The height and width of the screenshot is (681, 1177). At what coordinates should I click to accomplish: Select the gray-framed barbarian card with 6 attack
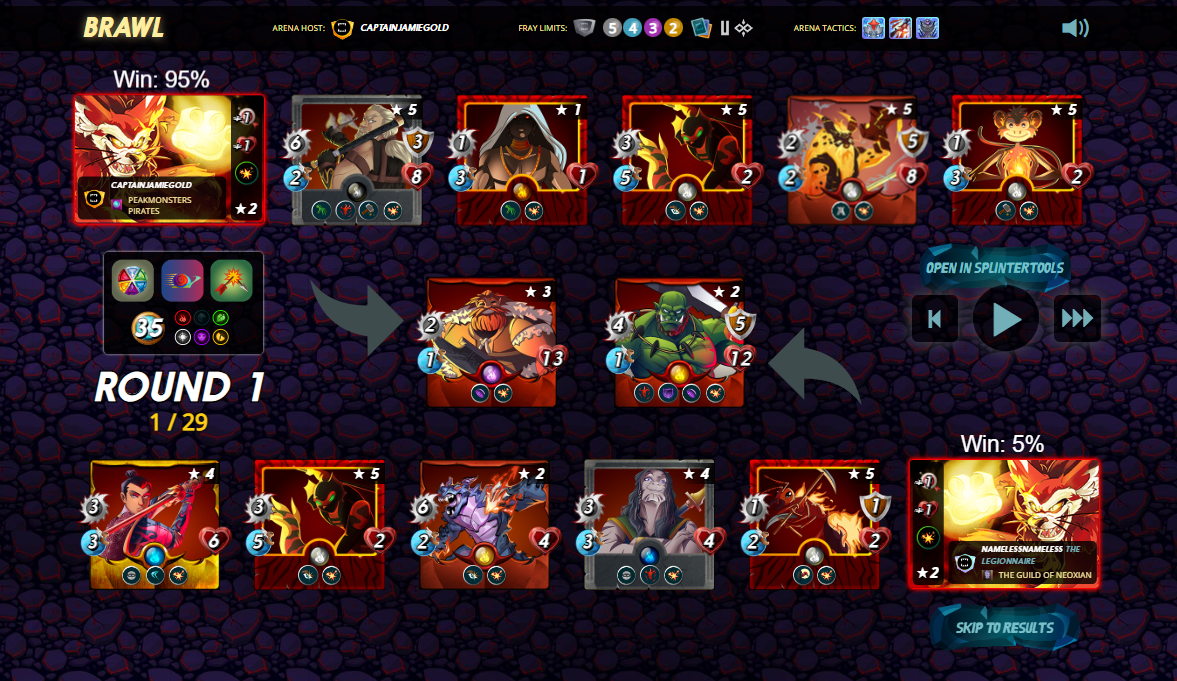357,160
